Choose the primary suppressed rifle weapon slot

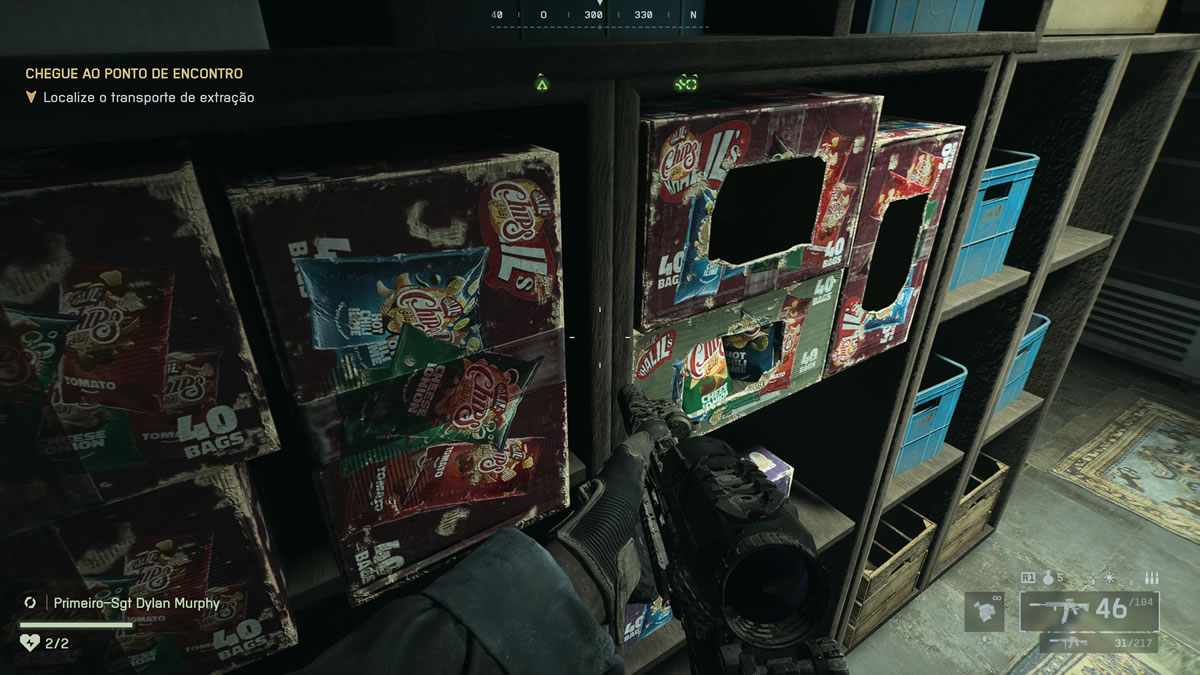coord(1102,610)
